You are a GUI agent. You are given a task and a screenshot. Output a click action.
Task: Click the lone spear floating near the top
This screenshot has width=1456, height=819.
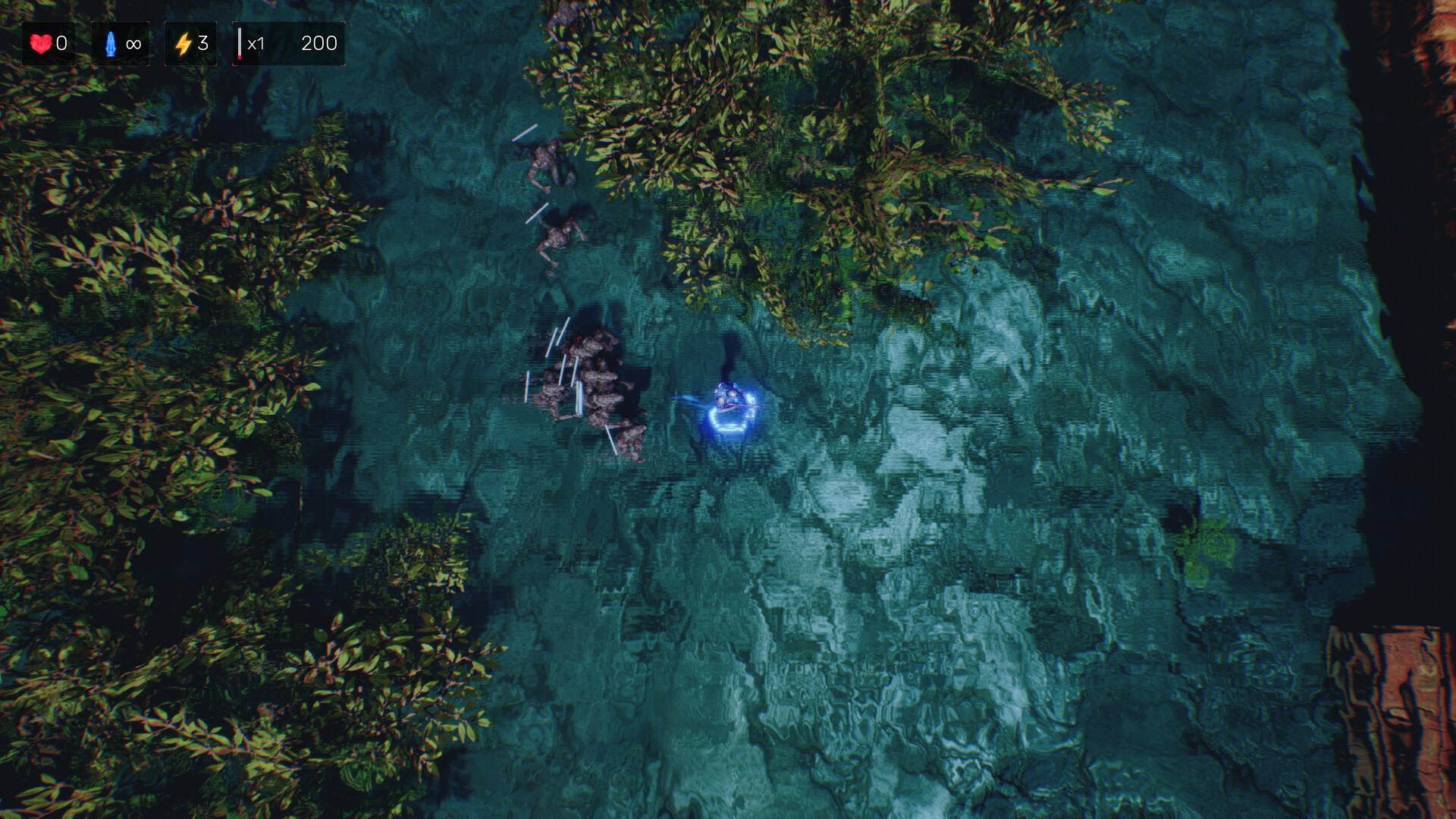click(x=525, y=134)
